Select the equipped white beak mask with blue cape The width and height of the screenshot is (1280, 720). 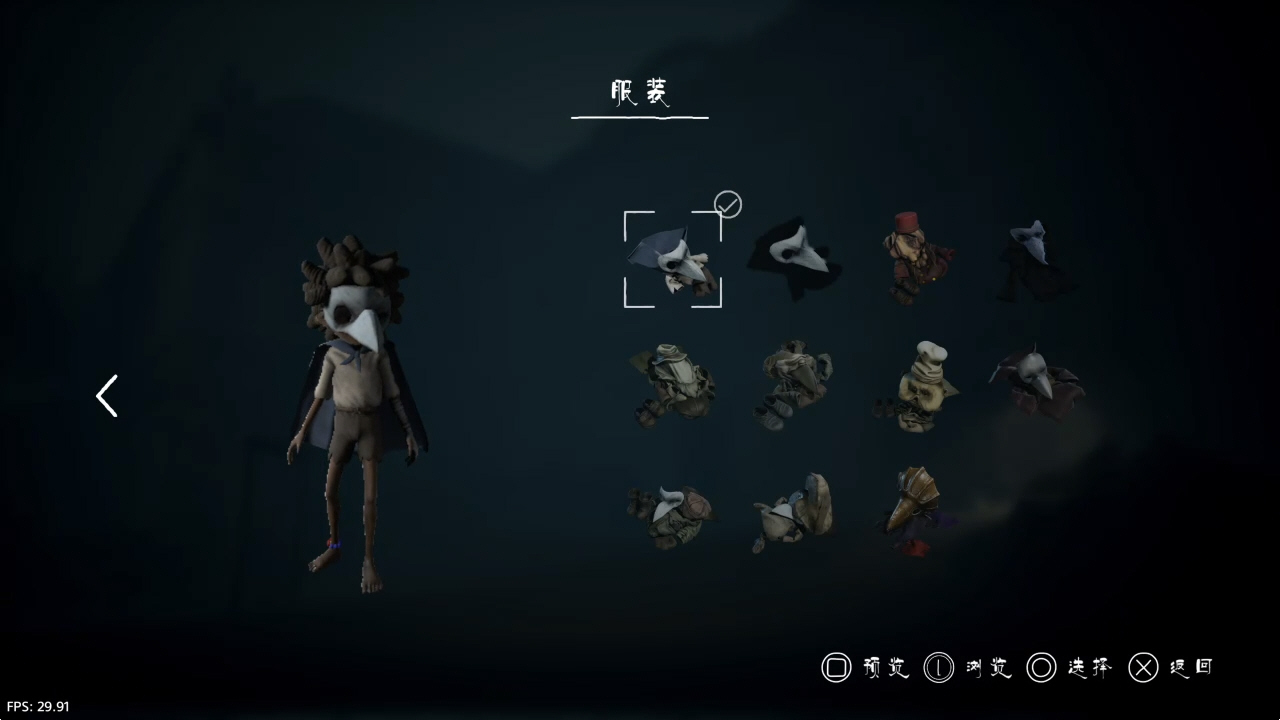coord(672,260)
